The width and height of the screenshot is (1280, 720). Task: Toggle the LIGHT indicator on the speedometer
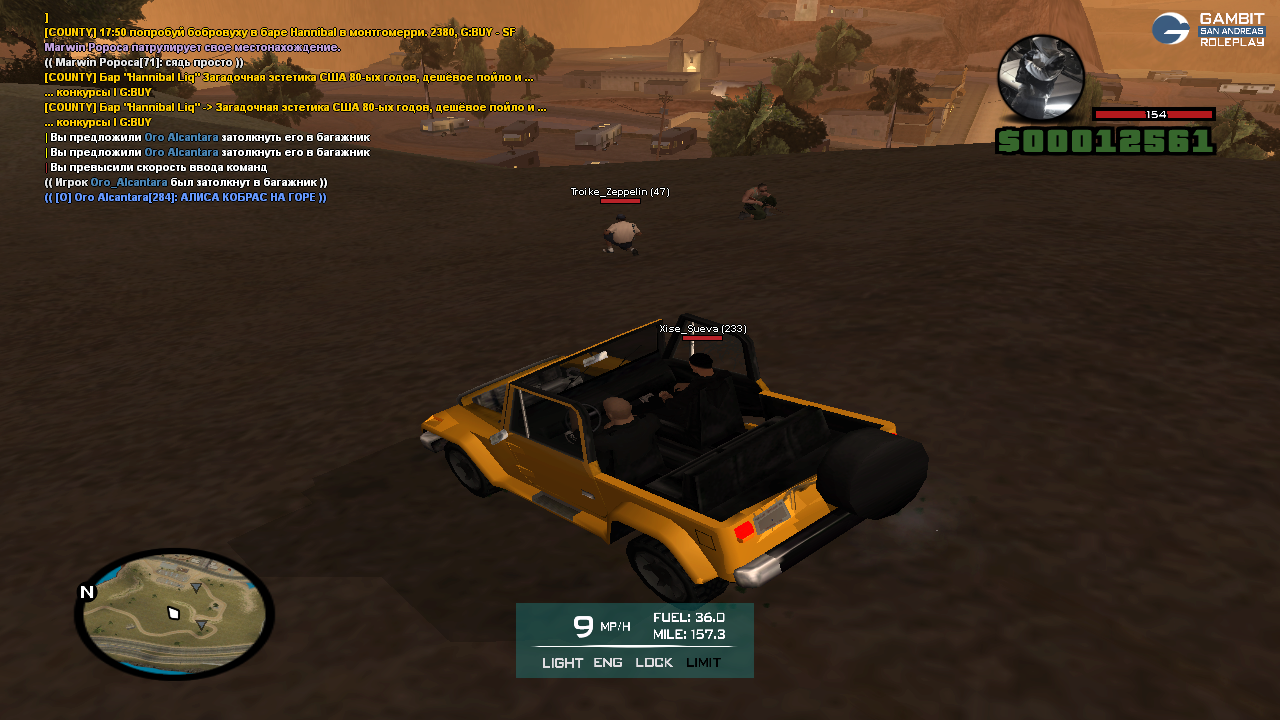(562, 662)
